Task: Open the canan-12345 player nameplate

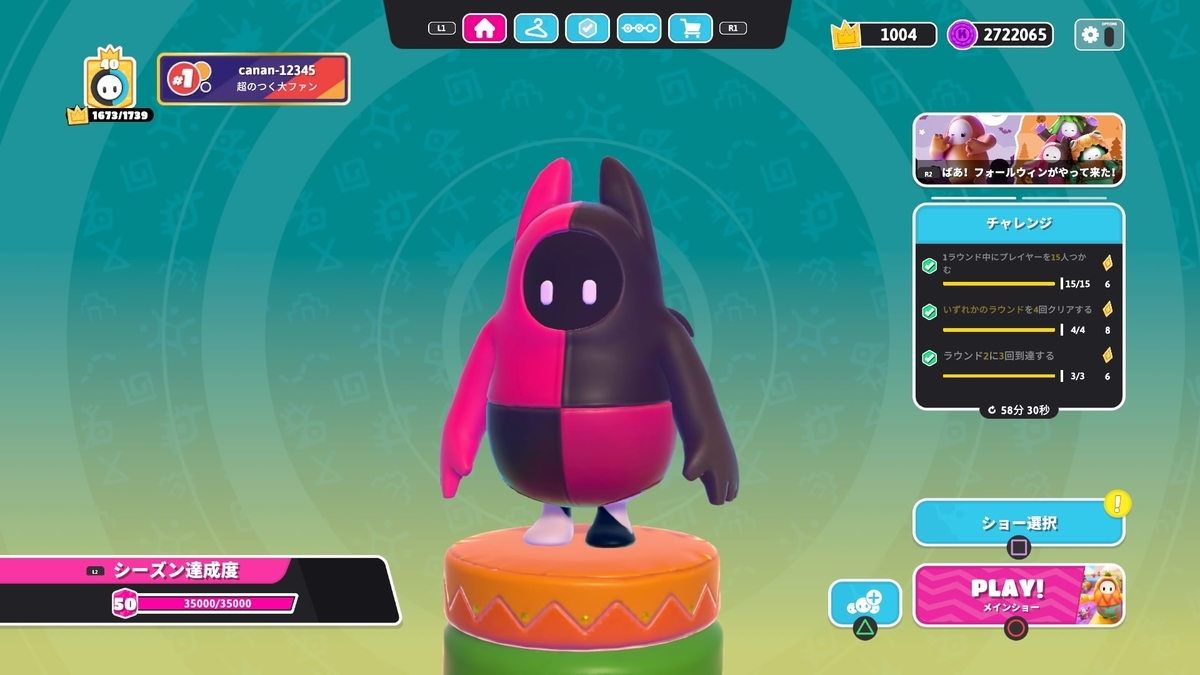Action: tap(254, 79)
